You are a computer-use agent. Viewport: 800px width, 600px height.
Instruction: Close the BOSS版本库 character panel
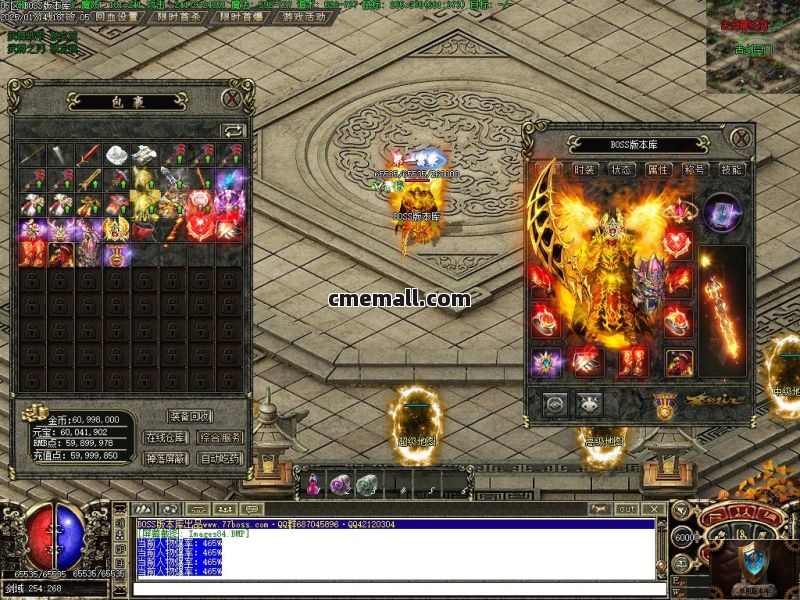click(x=740, y=138)
